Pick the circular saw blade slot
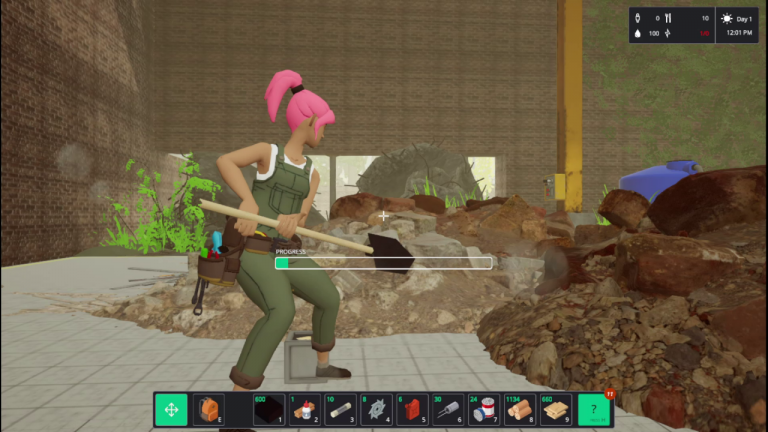The width and height of the screenshot is (768, 432). [x=376, y=410]
